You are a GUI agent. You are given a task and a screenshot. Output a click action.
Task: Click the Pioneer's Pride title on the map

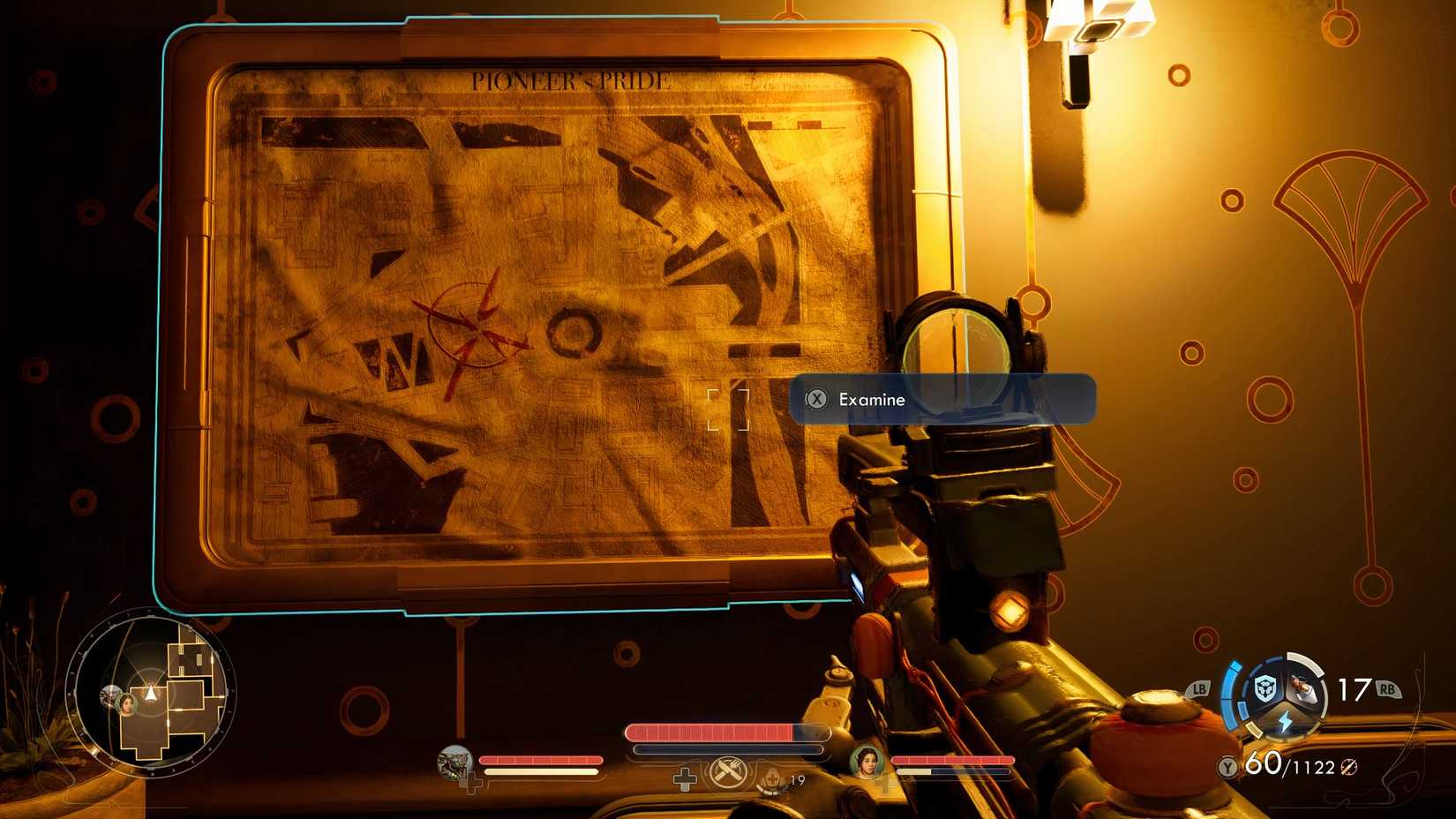[569, 78]
